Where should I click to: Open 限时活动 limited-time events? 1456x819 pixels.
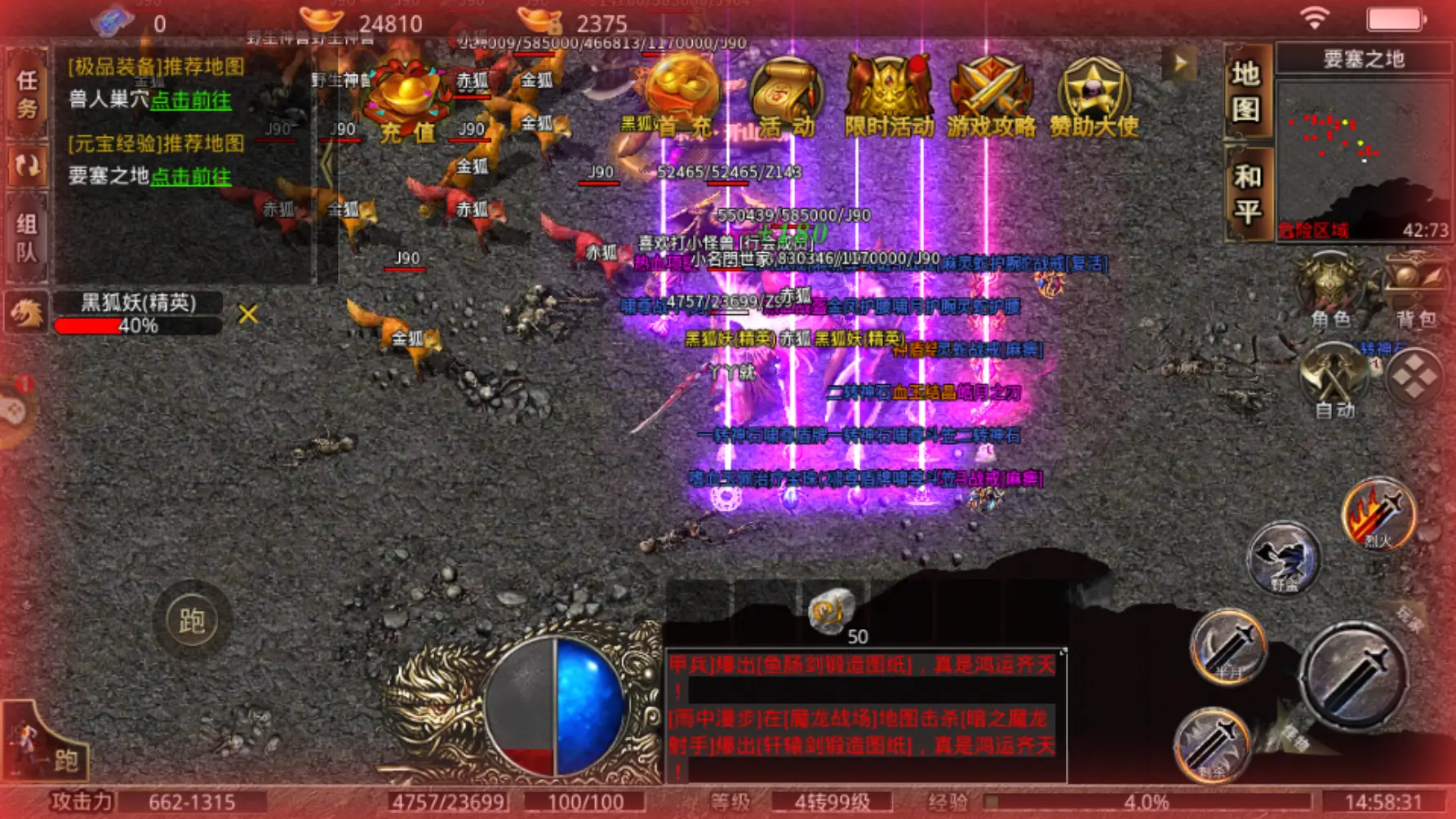tap(888, 98)
